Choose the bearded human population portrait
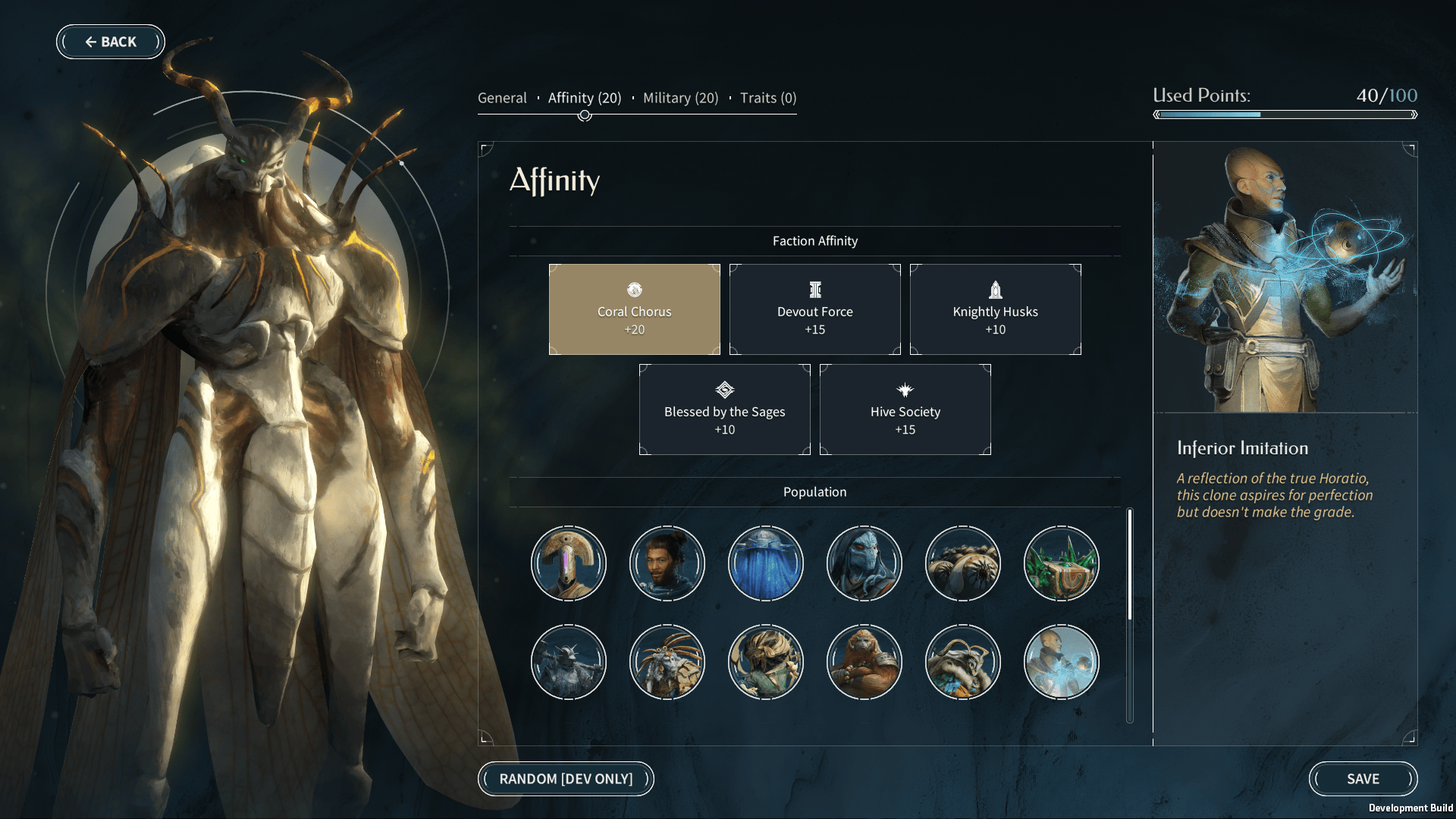Screen dimensions: 1456x819 (667, 563)
